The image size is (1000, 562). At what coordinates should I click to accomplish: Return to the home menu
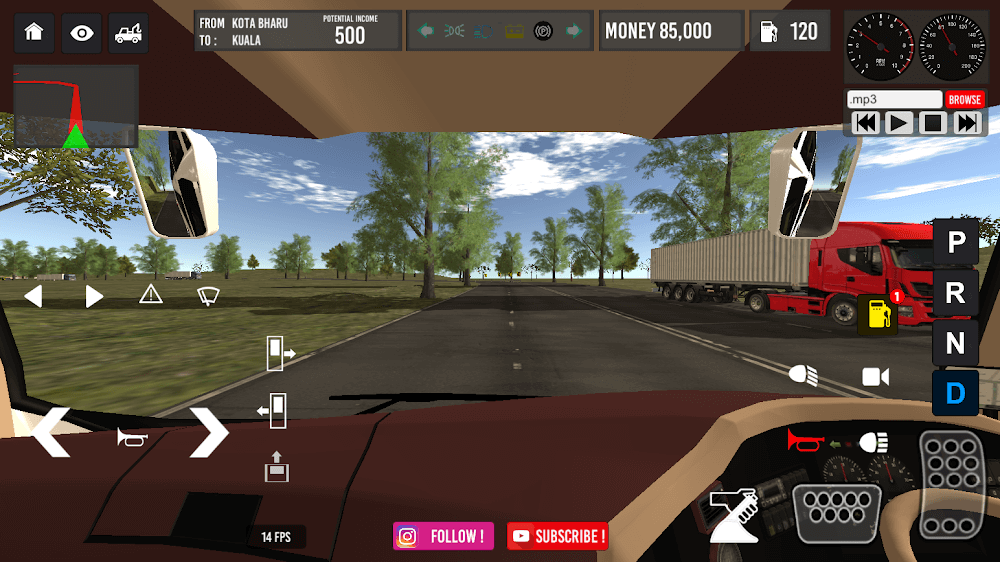pos(34,32)
